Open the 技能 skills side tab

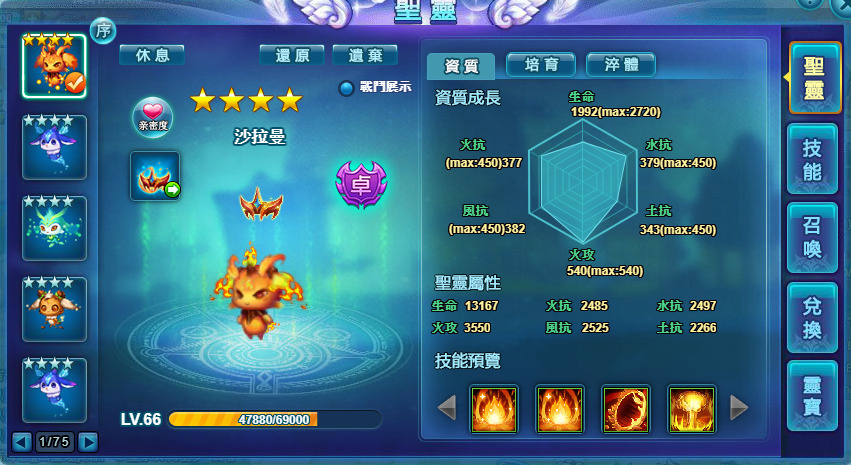[812, 159]
